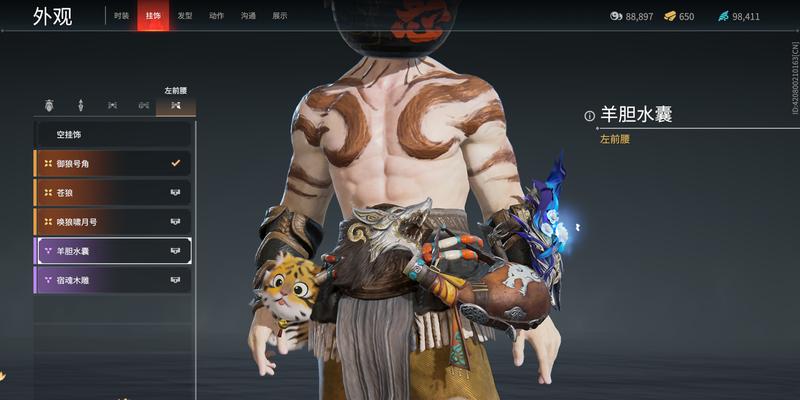Image resolution: width=800 pixels, height=400 pixels.
Task: Pick the 唤狼啸月号 accessory
Action: 112,221
